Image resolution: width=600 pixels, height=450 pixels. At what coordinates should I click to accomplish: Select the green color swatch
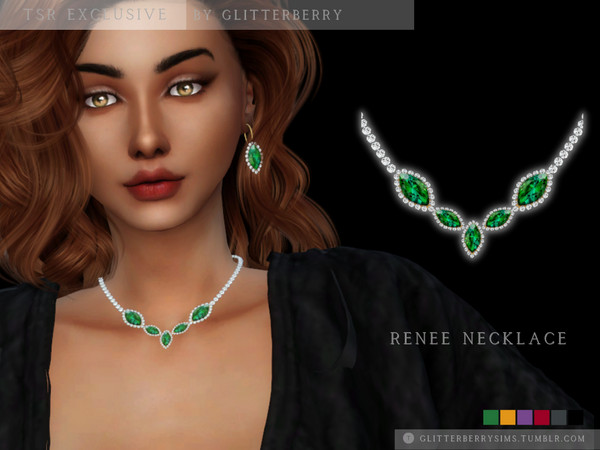pyautogui.click(x=490, y=417)
